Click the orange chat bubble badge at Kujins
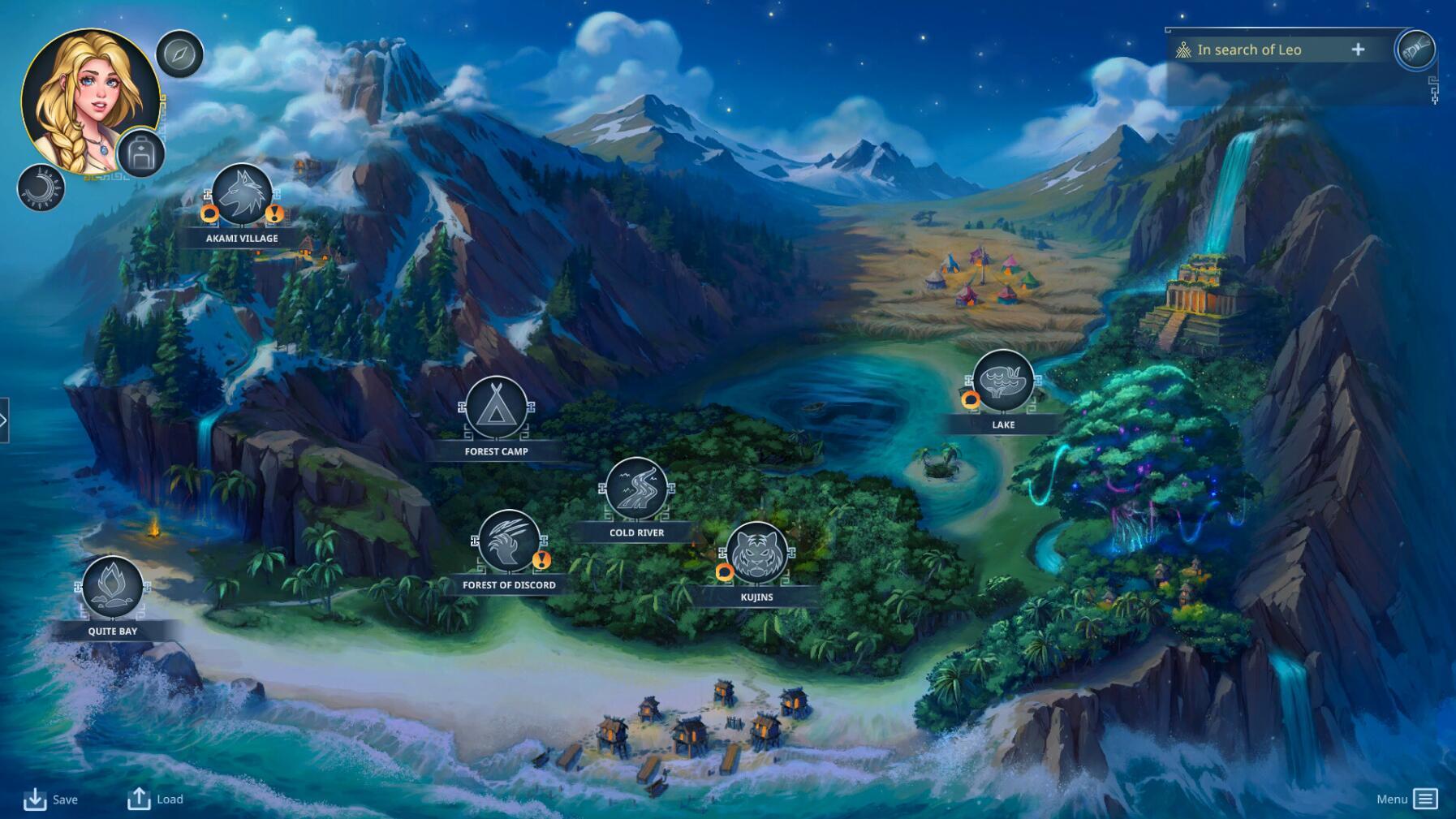This screenshot has width=1456, height=819. click(725, 574)
